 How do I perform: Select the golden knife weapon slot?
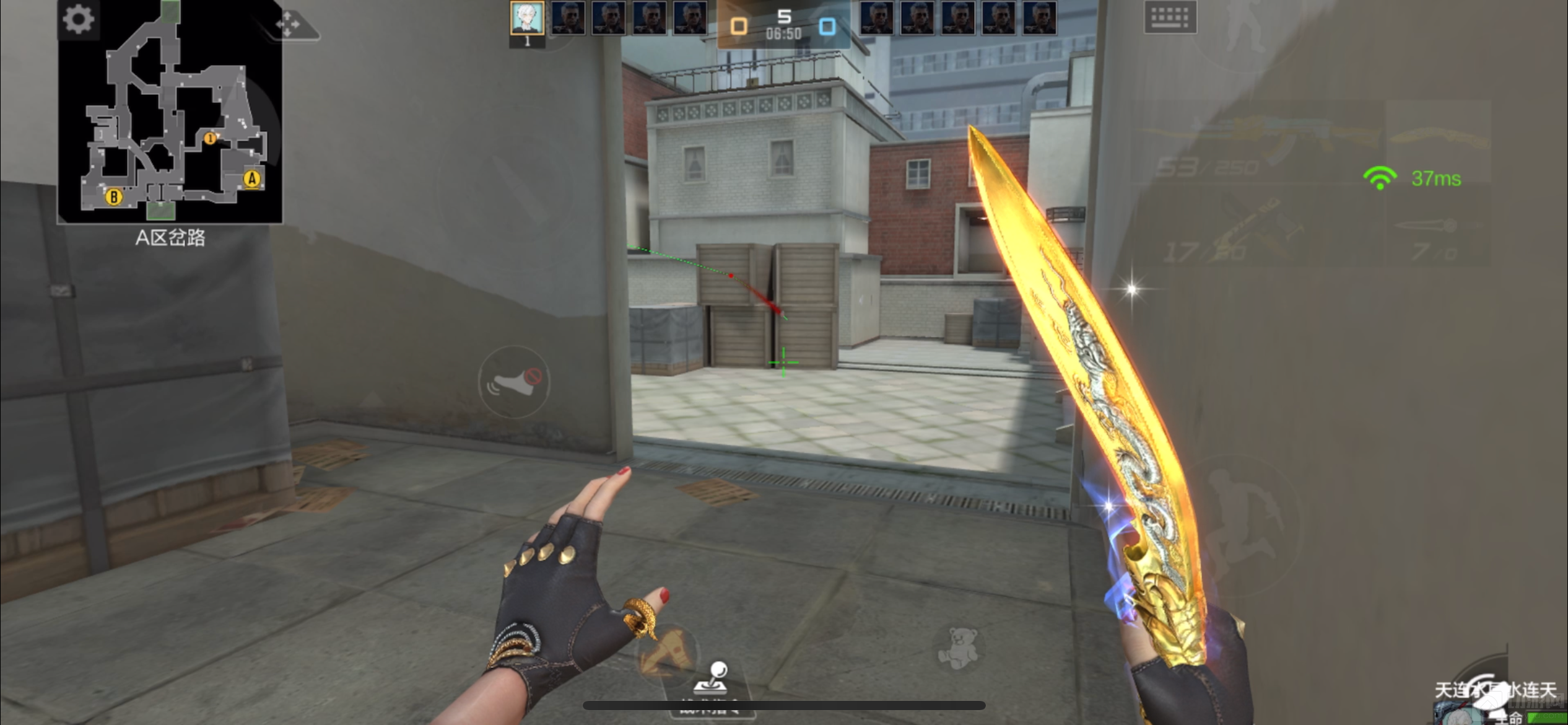click(x=1438, y=138)
